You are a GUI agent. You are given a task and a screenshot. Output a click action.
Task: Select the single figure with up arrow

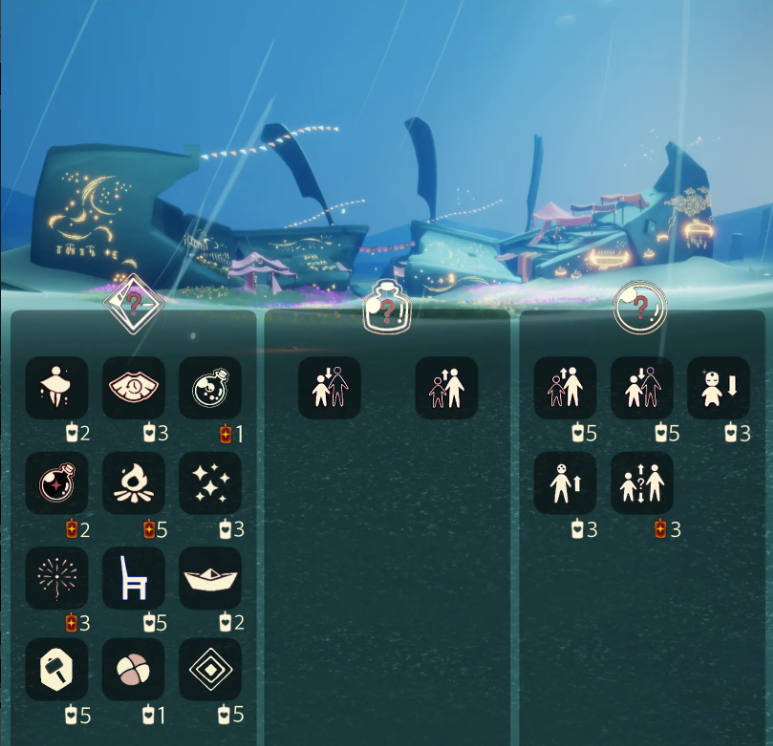click(x=565, y=483)
